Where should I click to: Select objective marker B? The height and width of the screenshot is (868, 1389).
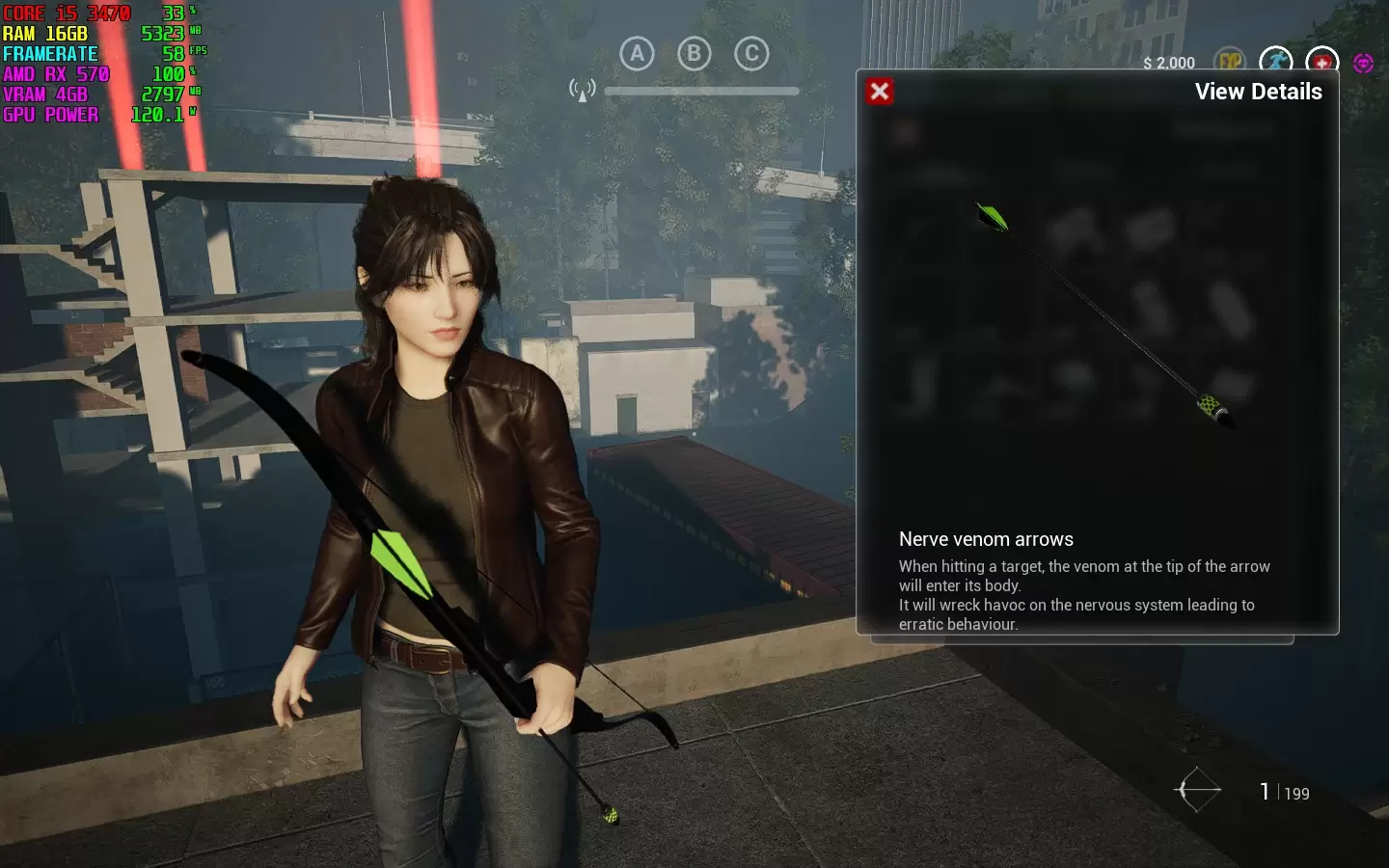pos(694,54)
